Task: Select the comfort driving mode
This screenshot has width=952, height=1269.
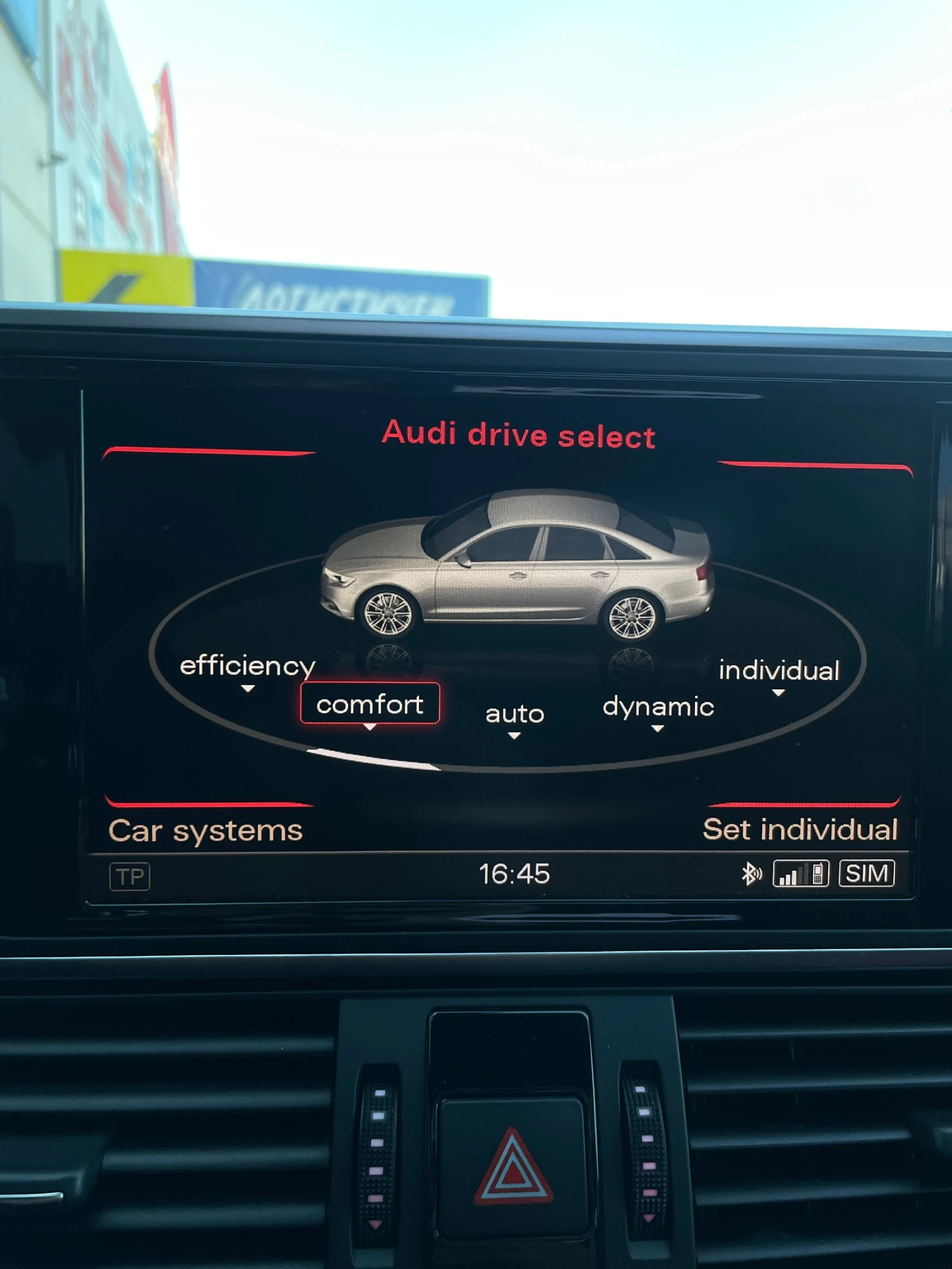Action: coord(371,705)
